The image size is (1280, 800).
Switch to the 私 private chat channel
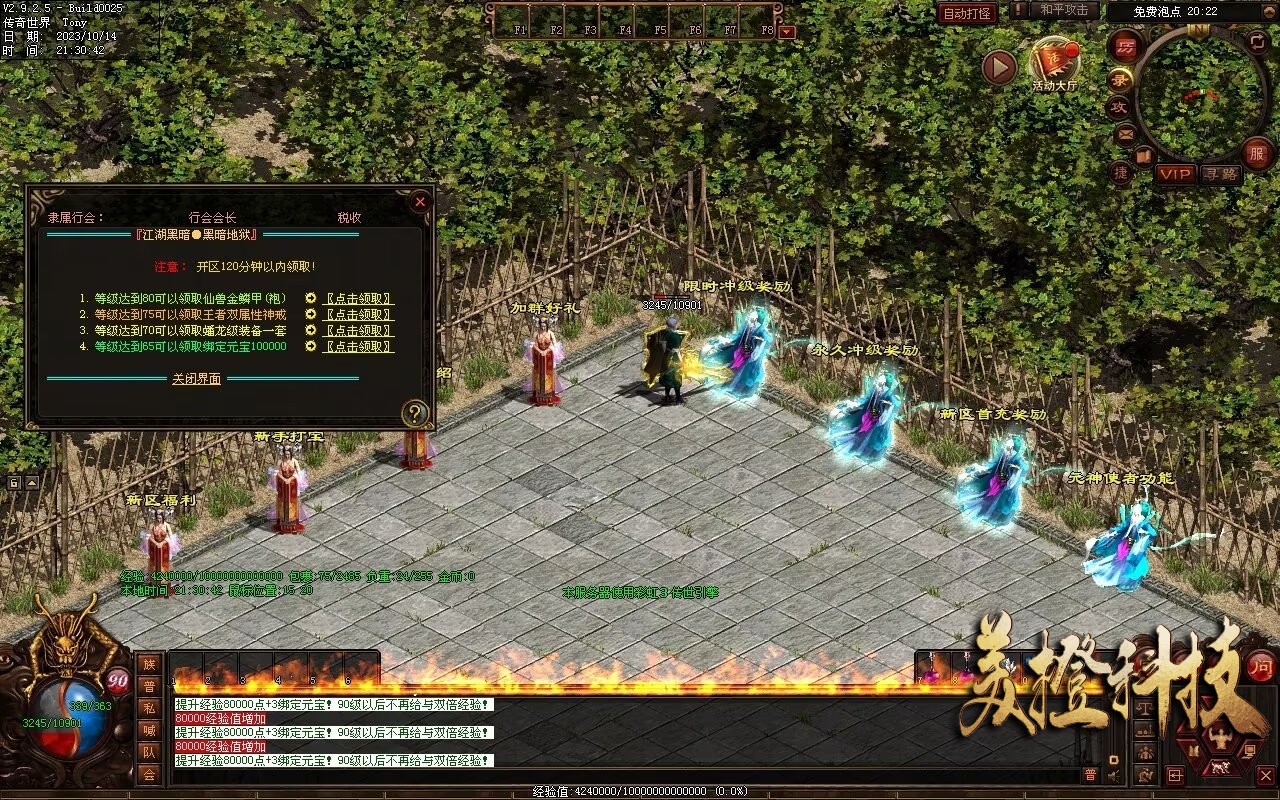click(149, 708)
